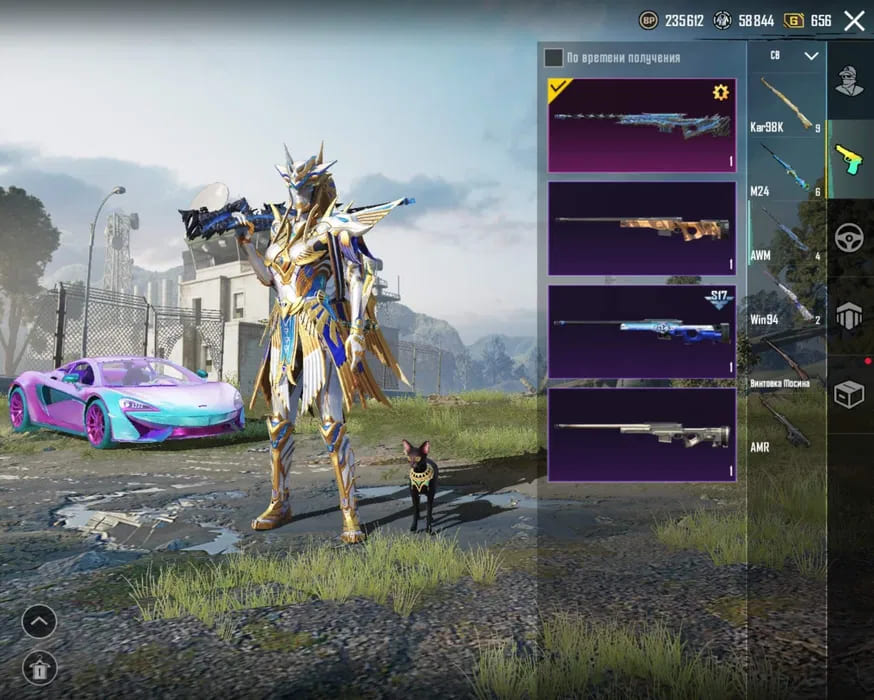
Task: Click the up-arrow expand button
Action: tap(38, 622)
